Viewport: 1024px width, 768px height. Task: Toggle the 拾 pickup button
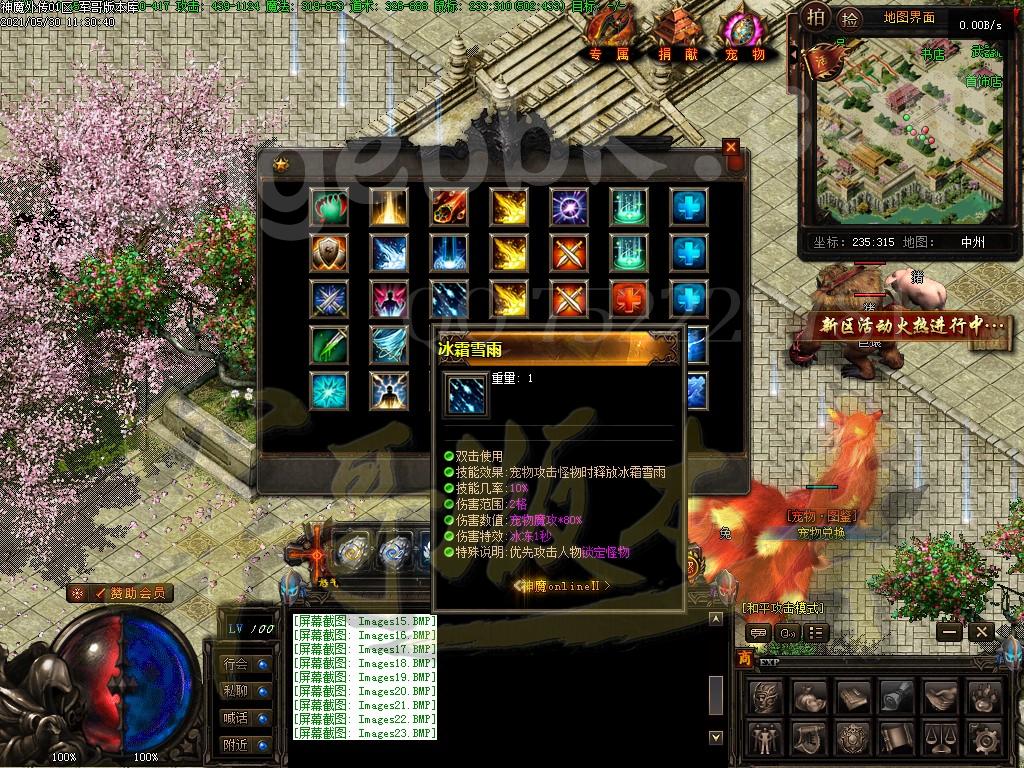click(x=850, y=18)
